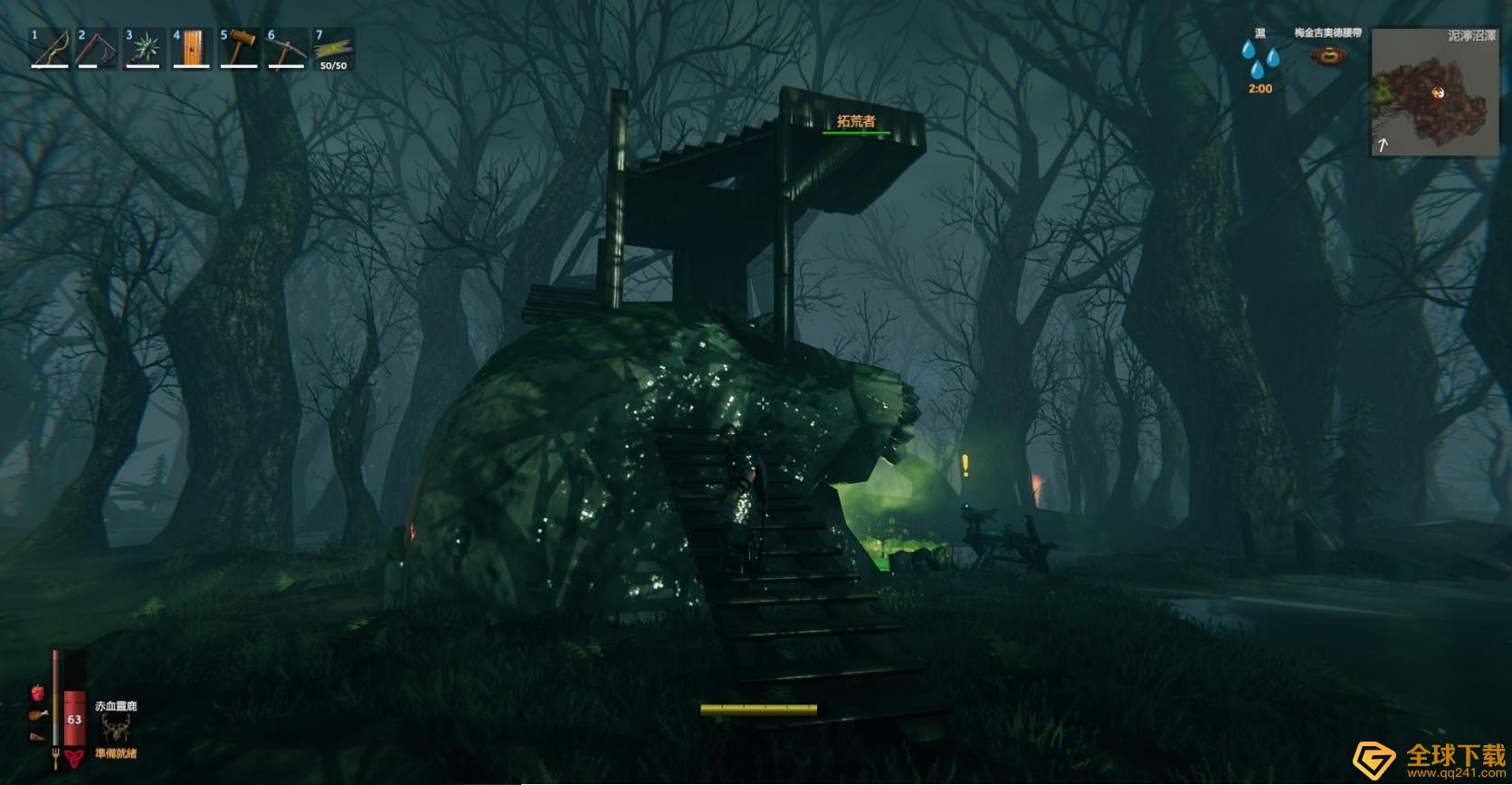Equip the wooden hammer in slot 5
This screenshot has height=785, width=1512.
239,50
